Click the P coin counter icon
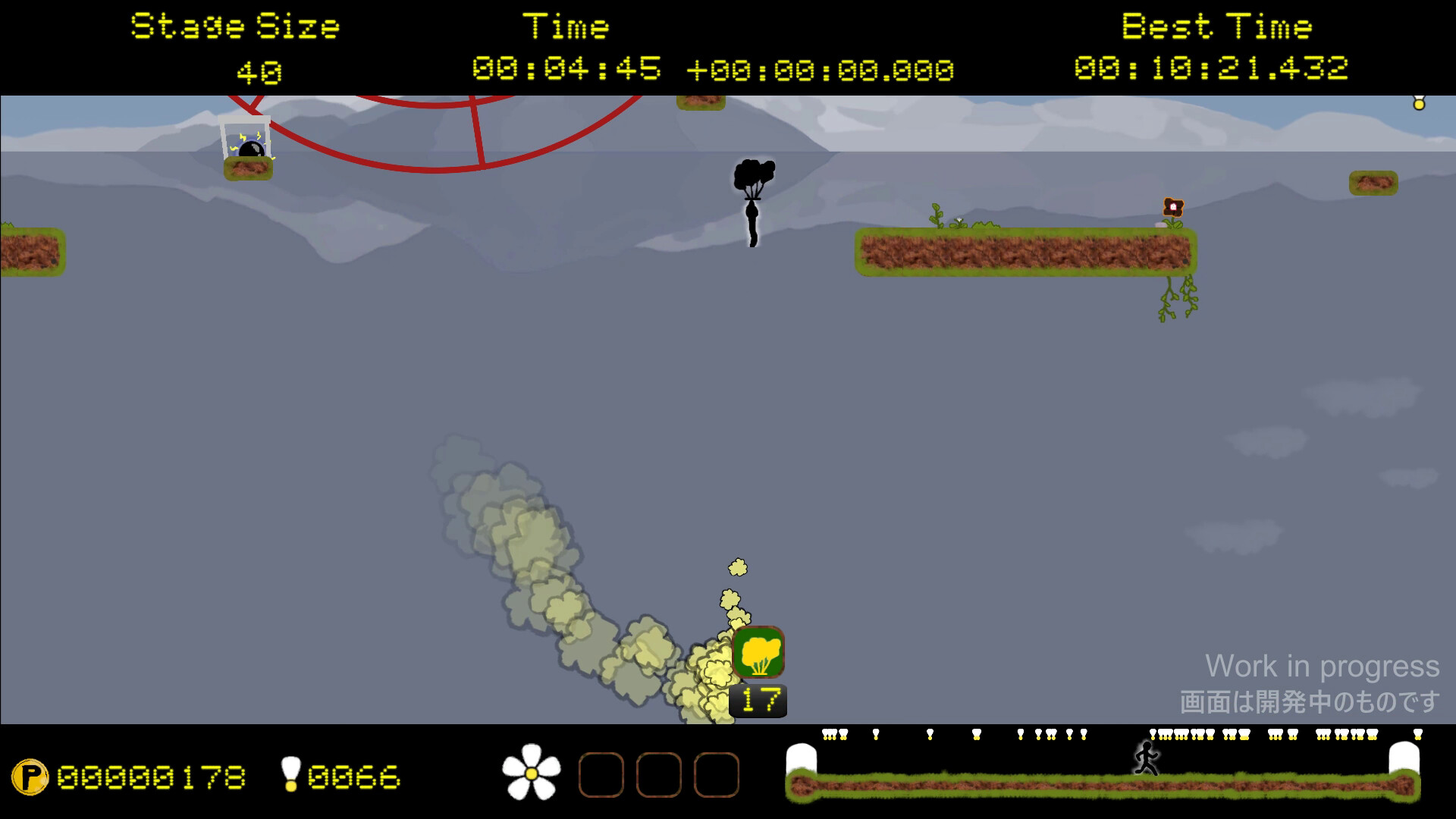Screen dimensions: 1456x819 click(x=32, y=776)
